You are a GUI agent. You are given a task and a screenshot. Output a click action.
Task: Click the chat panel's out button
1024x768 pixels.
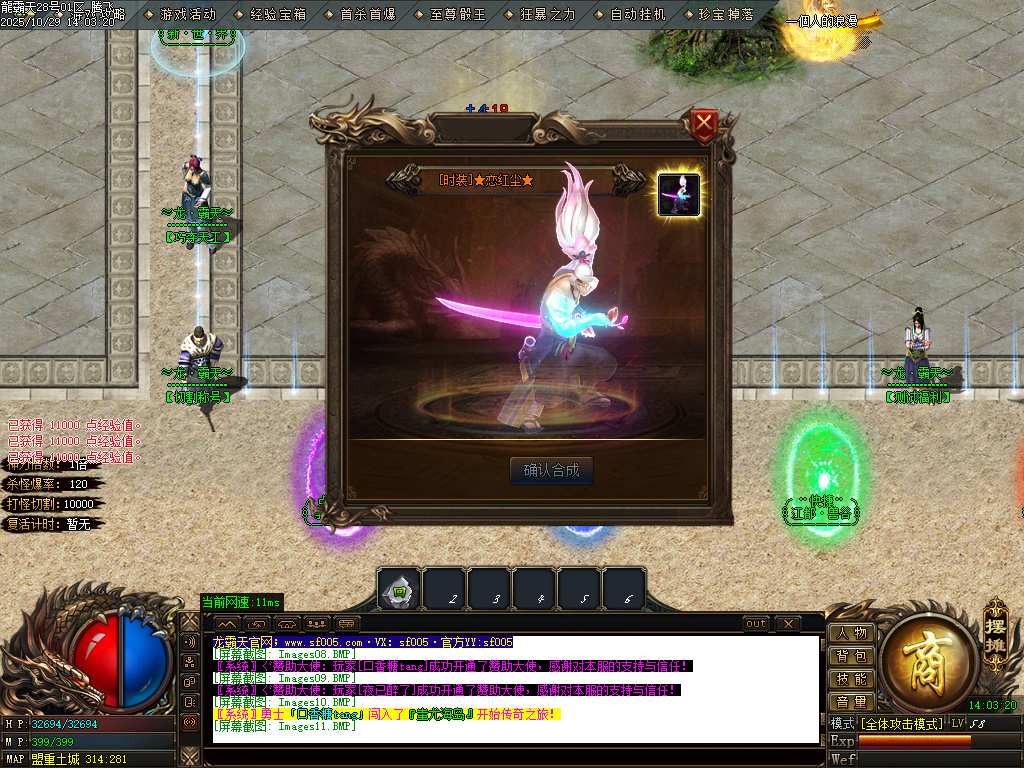[x=757, y=624]
